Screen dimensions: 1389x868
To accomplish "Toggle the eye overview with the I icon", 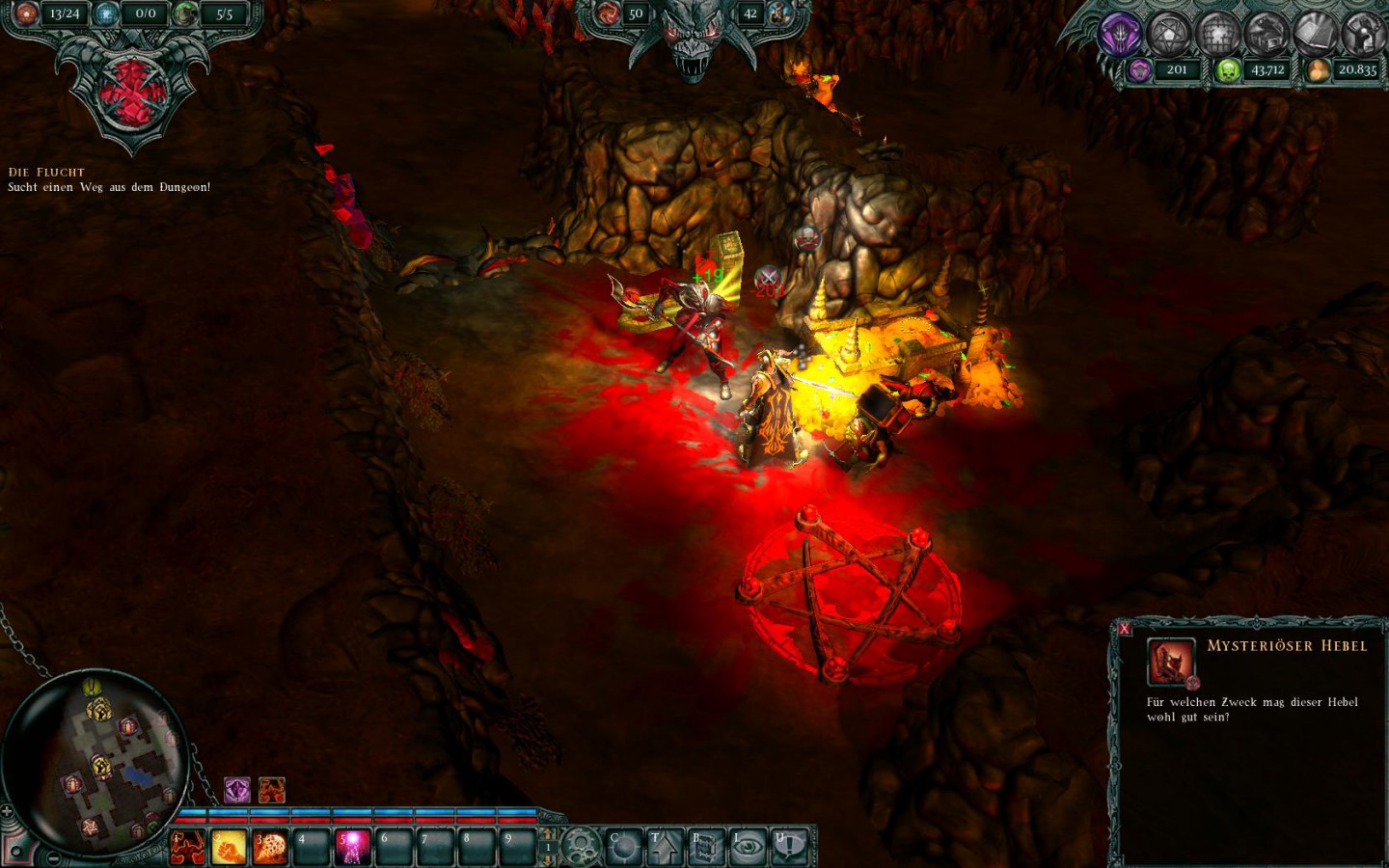I will [x=749, y=844].
